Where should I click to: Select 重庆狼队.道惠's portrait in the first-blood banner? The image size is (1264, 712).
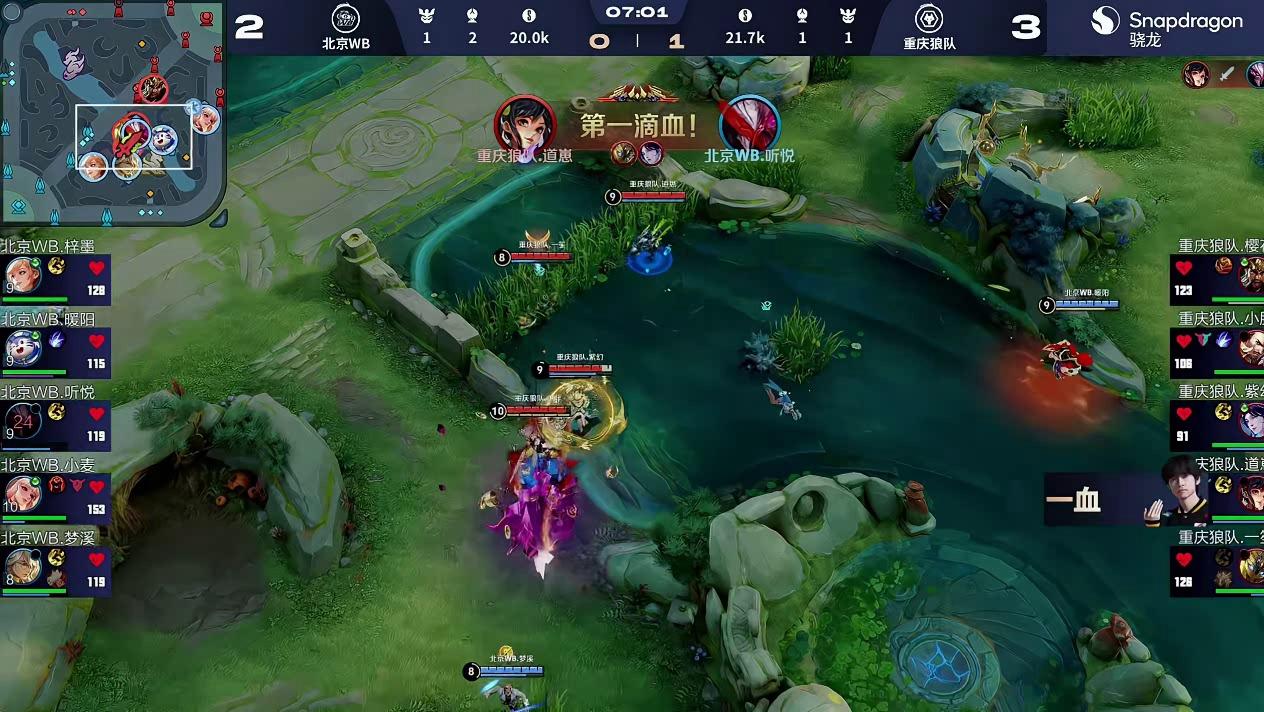524,123
